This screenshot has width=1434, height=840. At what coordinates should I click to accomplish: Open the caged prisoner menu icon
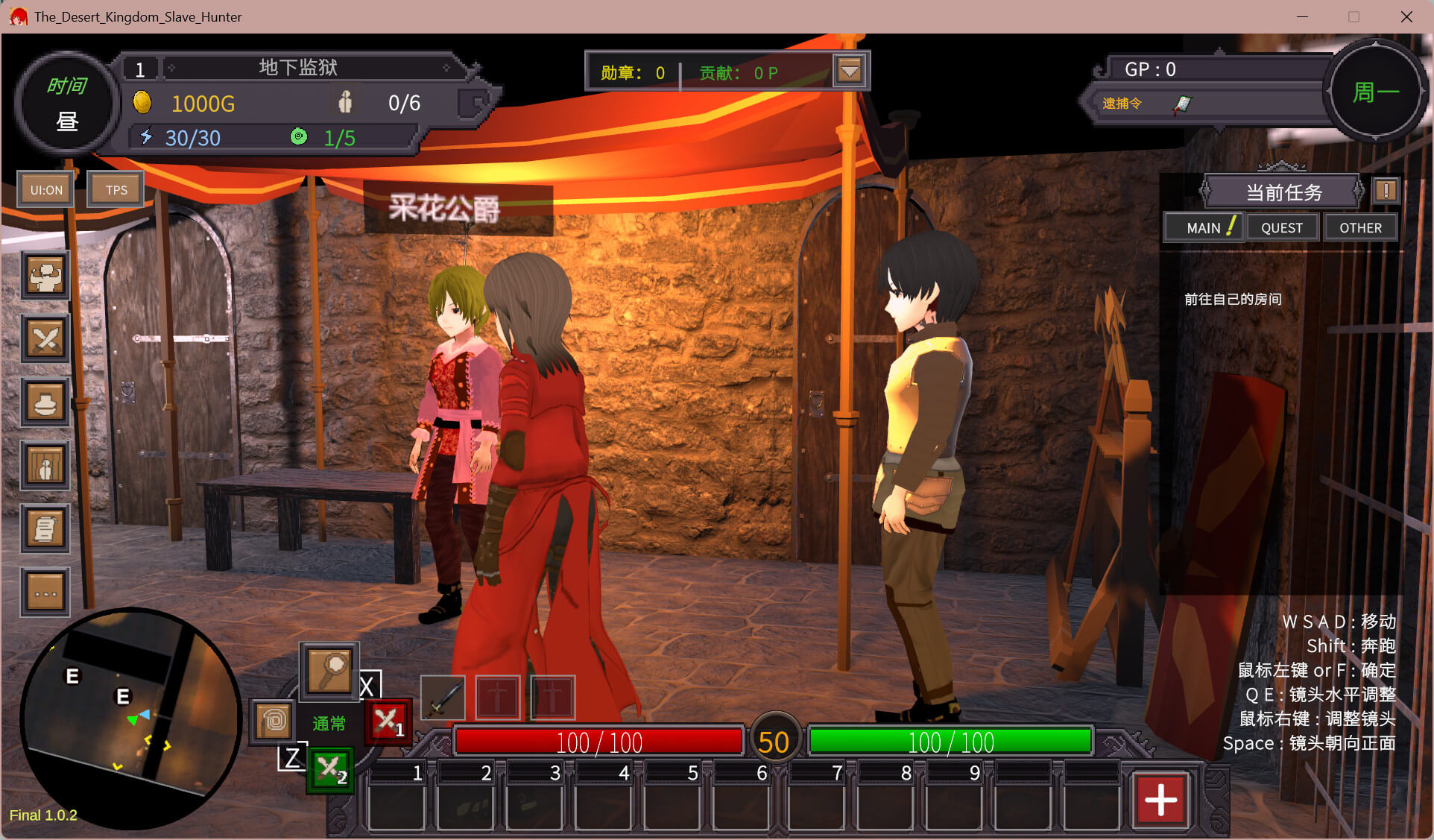click(45, 466)
